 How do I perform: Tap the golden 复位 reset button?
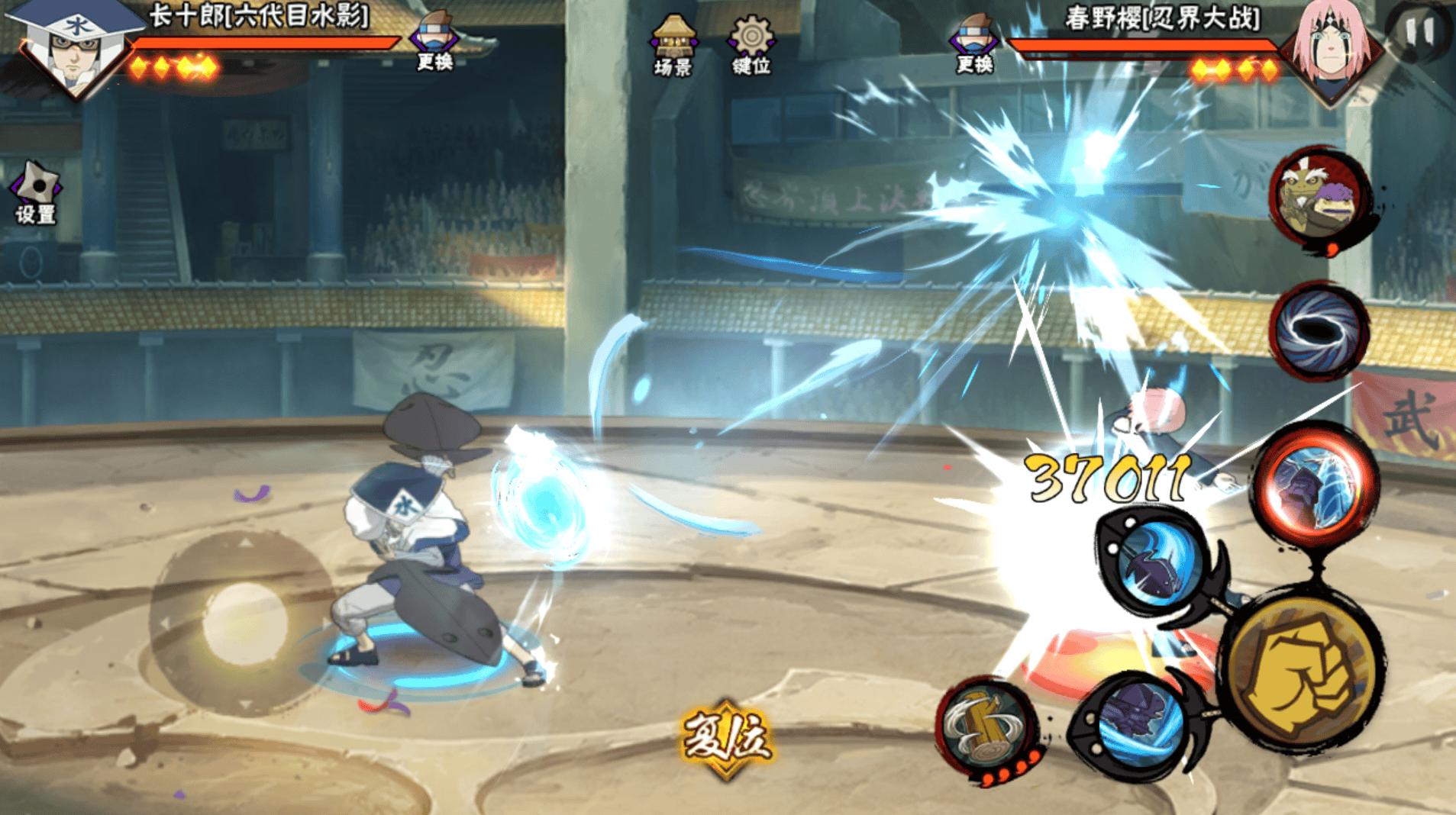725,739
